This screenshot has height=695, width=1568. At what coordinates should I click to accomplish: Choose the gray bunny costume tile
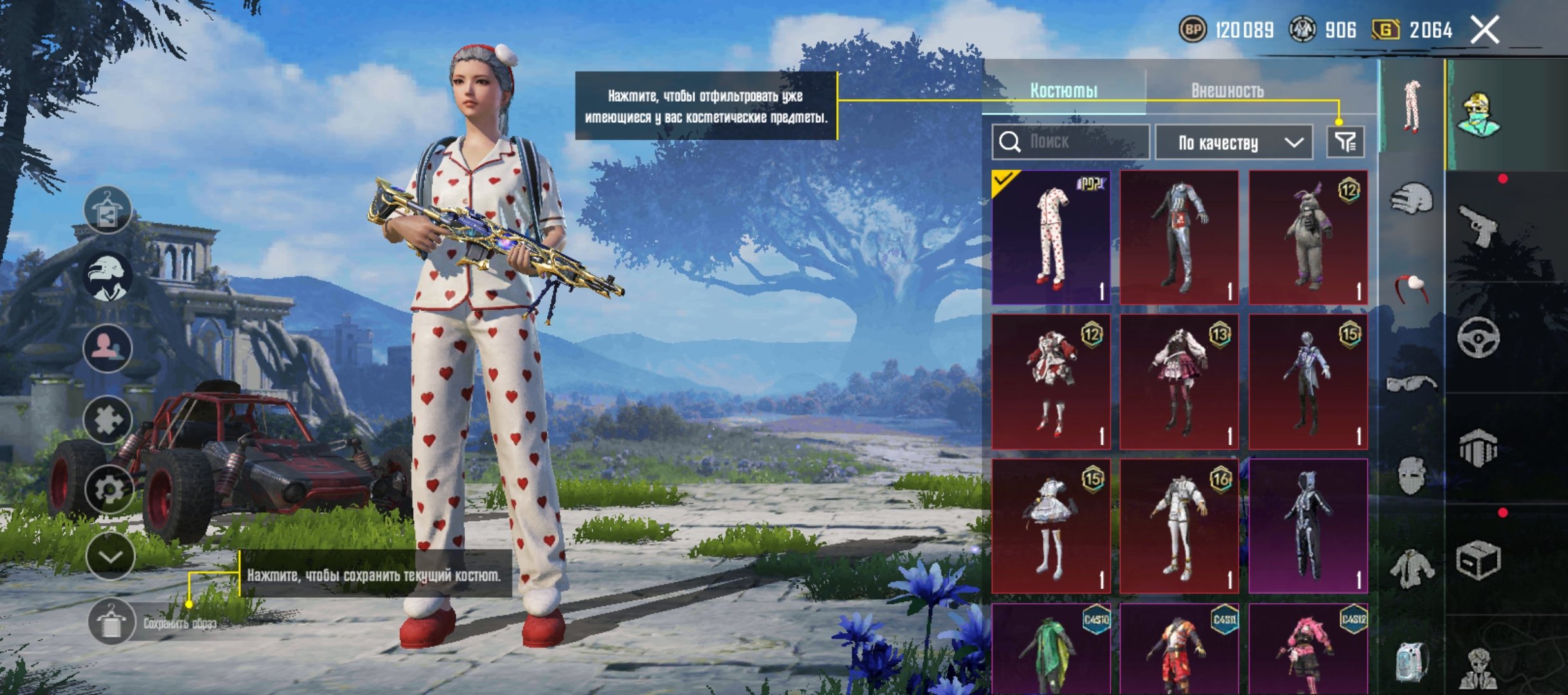click(1308, 237)
